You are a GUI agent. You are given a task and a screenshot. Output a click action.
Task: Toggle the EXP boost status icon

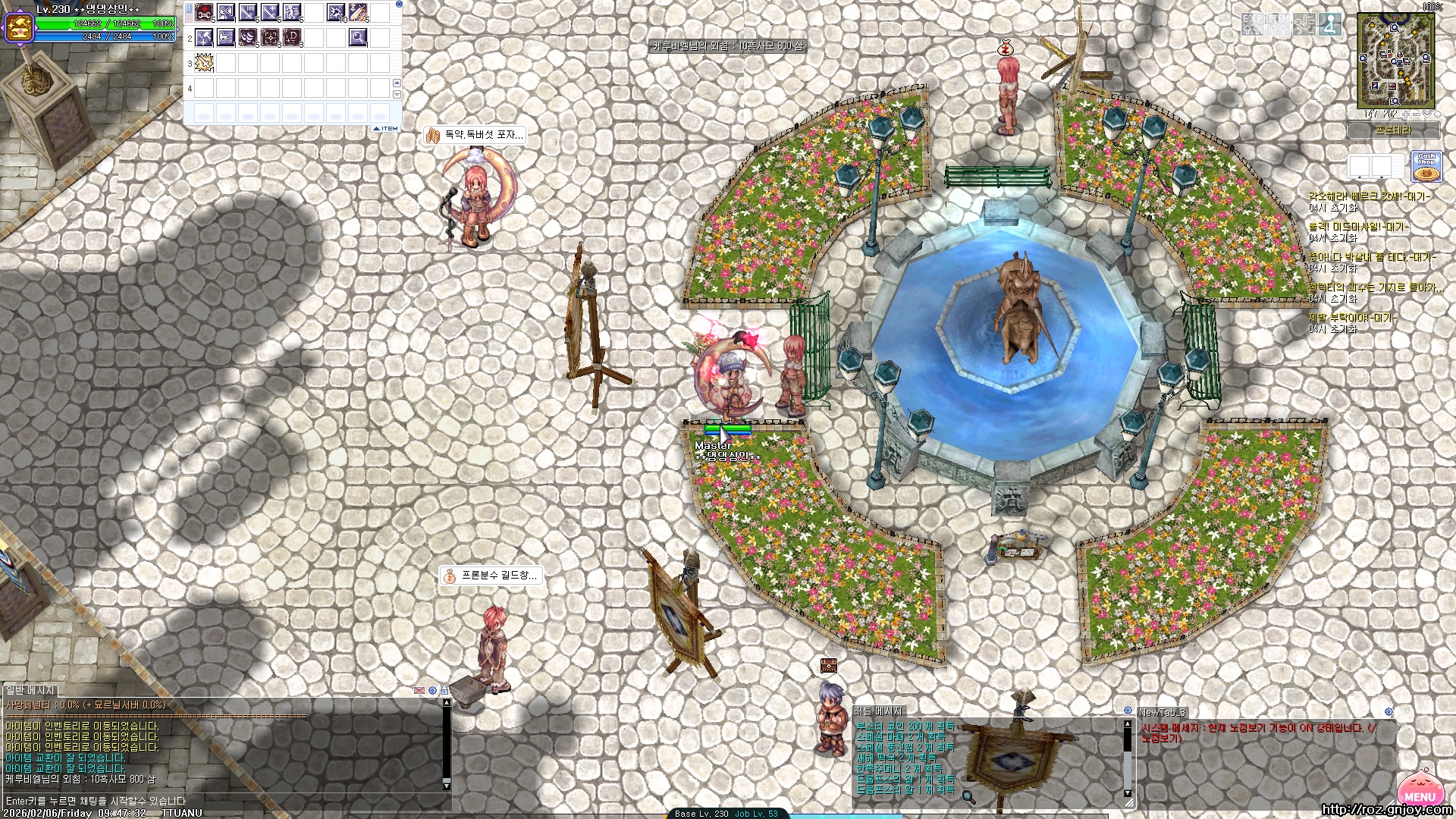(x=1253, y=24)
